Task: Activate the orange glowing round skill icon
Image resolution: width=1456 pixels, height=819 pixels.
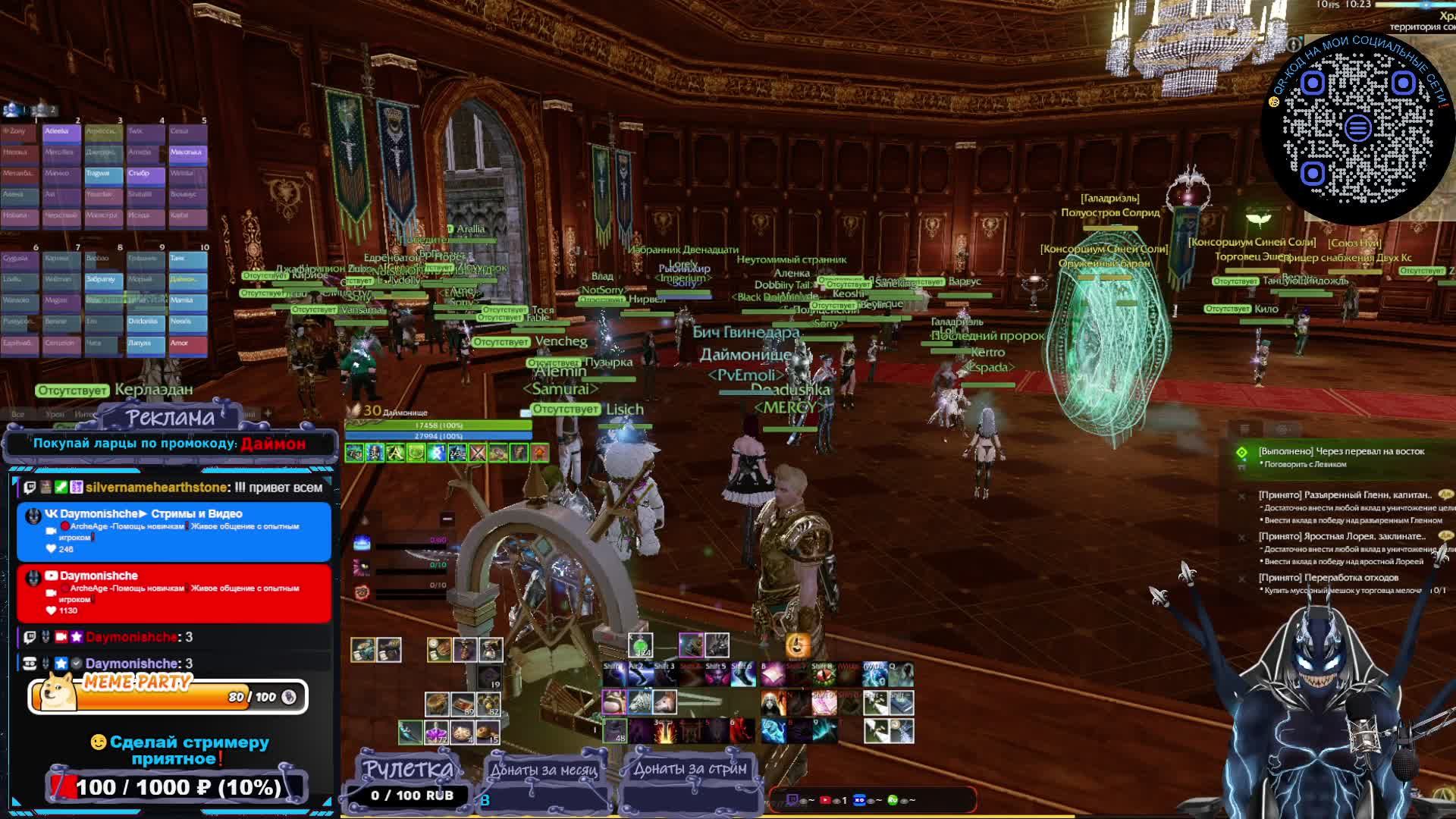Action: (797, 645)
